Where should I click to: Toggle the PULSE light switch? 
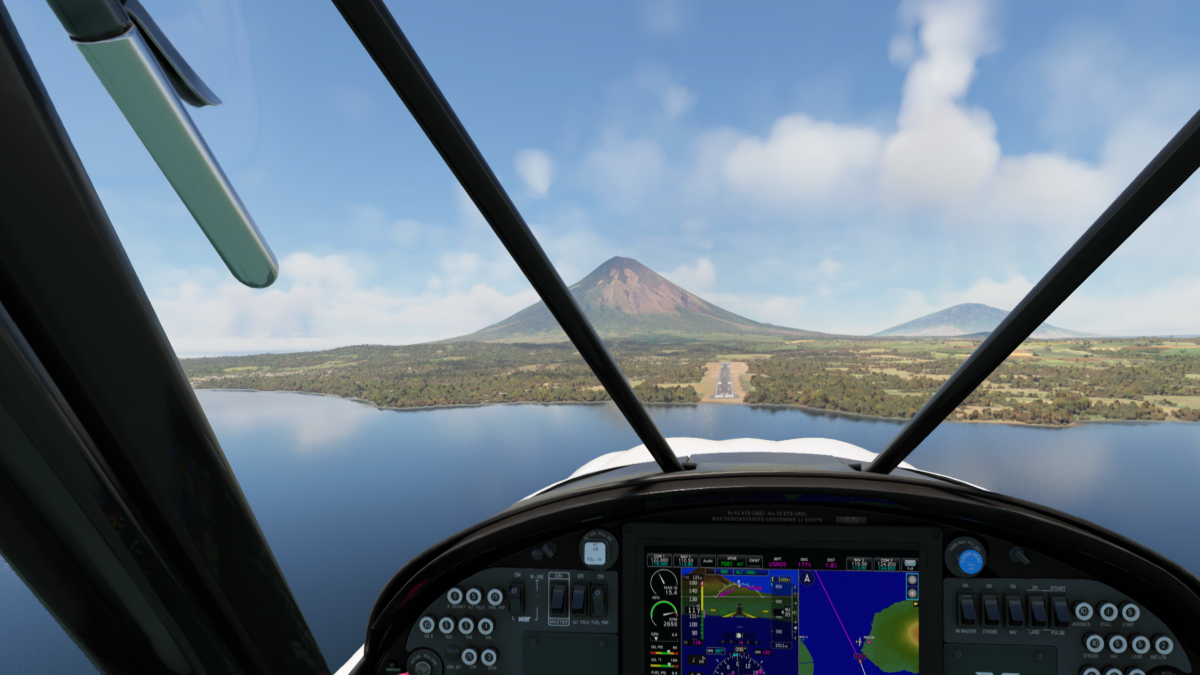1060,609
